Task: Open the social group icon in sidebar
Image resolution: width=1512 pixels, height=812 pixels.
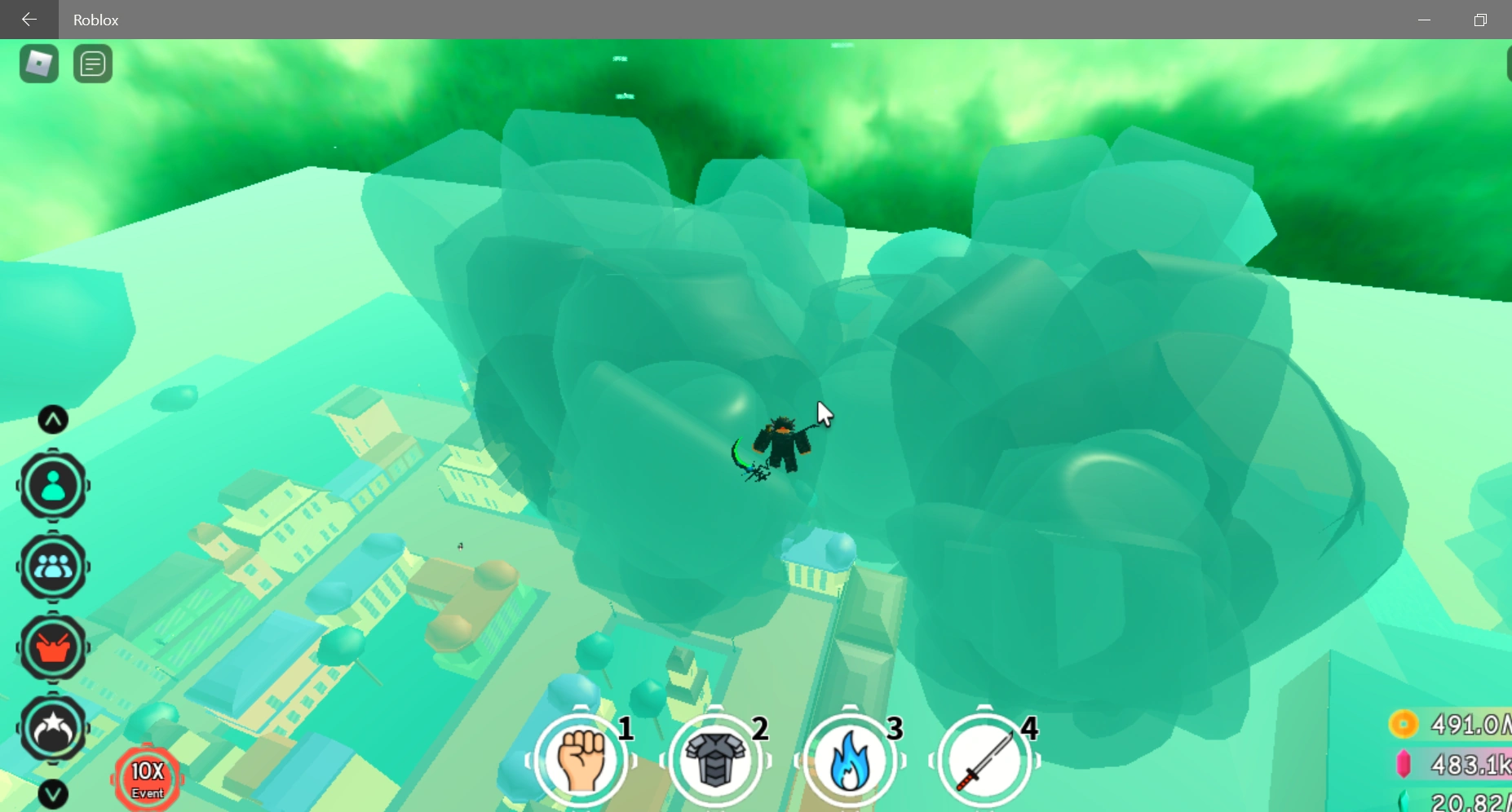Action: coord(52,567)
